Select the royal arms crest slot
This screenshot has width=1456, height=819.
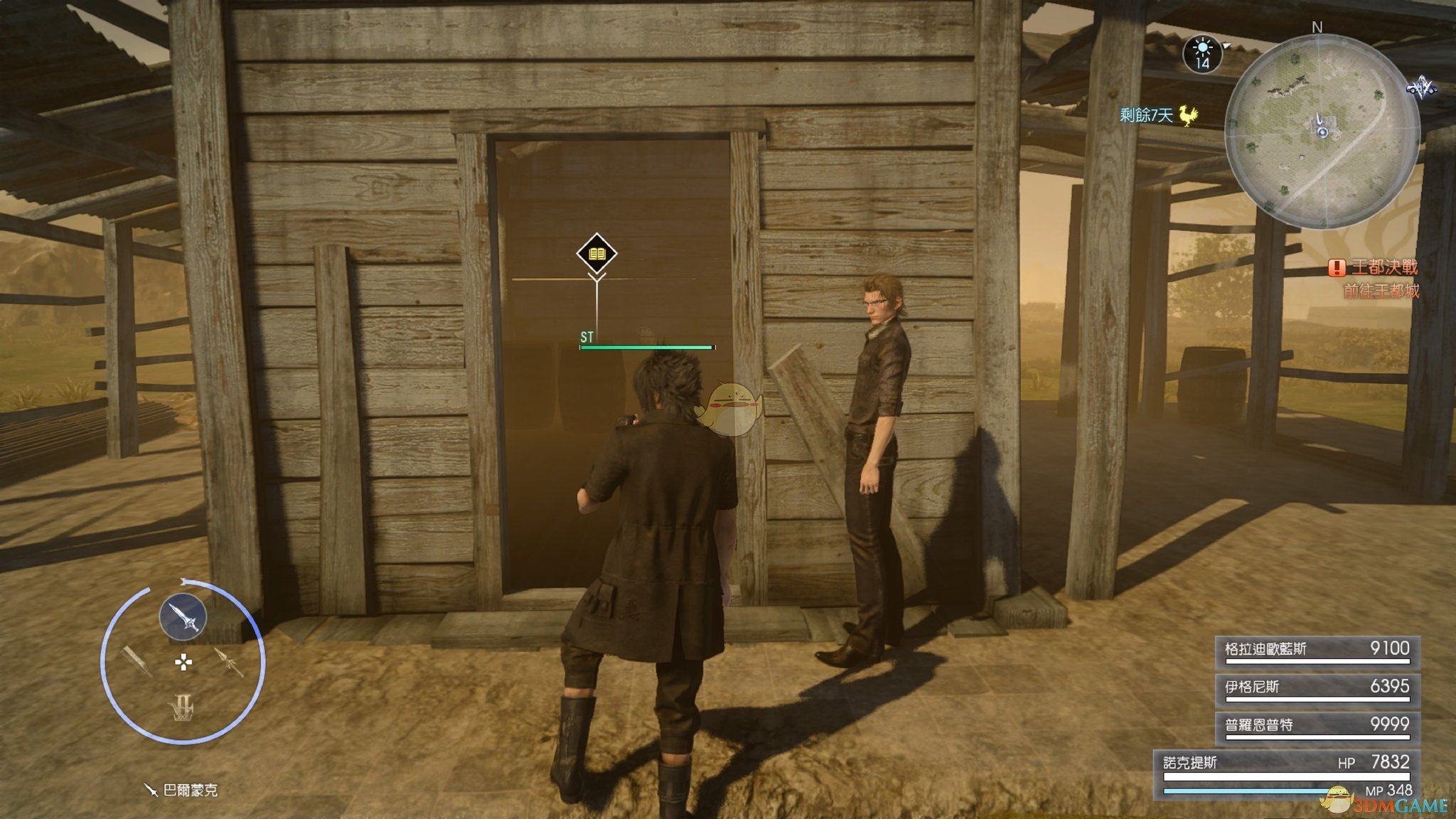pyautogui.click(x=183, y=707)
